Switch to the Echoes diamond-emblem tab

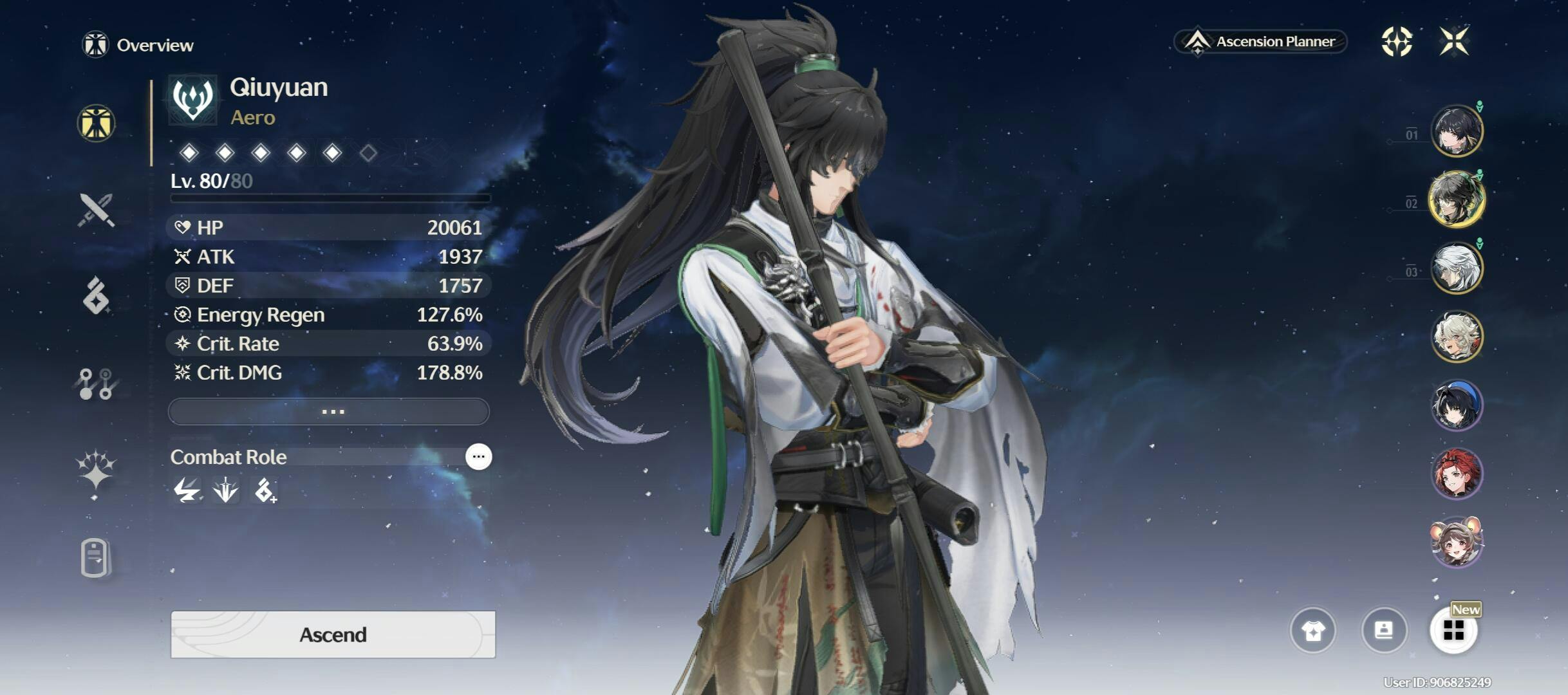96,297
